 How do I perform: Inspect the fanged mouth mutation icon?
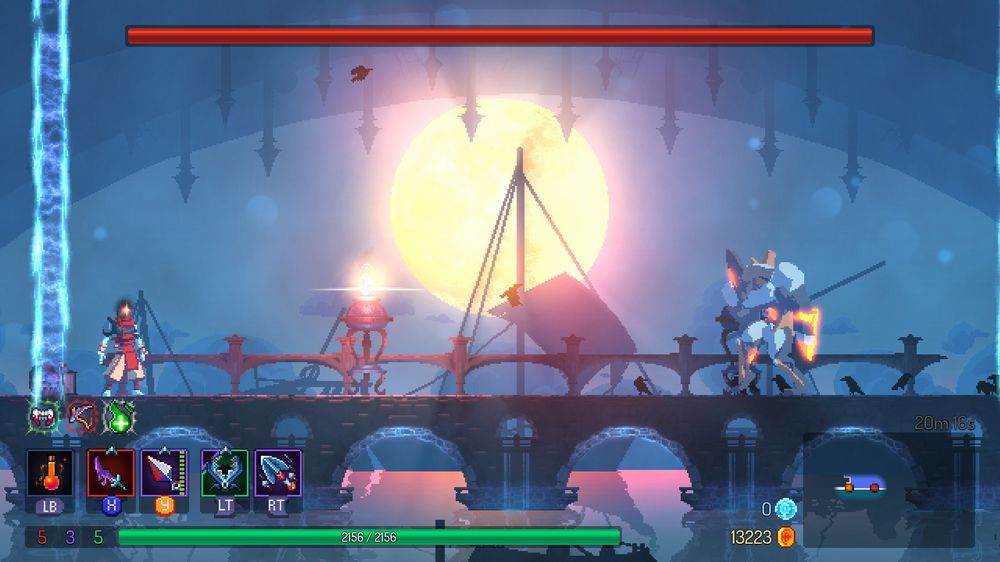(x=44, y=415)
